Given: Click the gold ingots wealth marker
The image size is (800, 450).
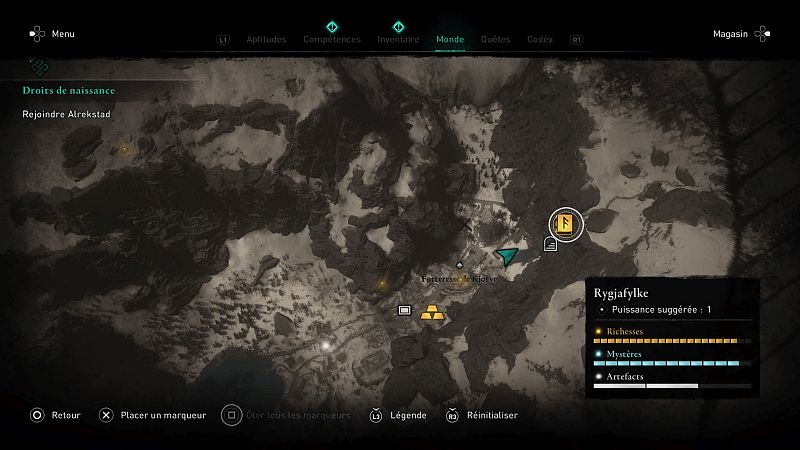Looking at the screenshot, I should pos(433,311).
